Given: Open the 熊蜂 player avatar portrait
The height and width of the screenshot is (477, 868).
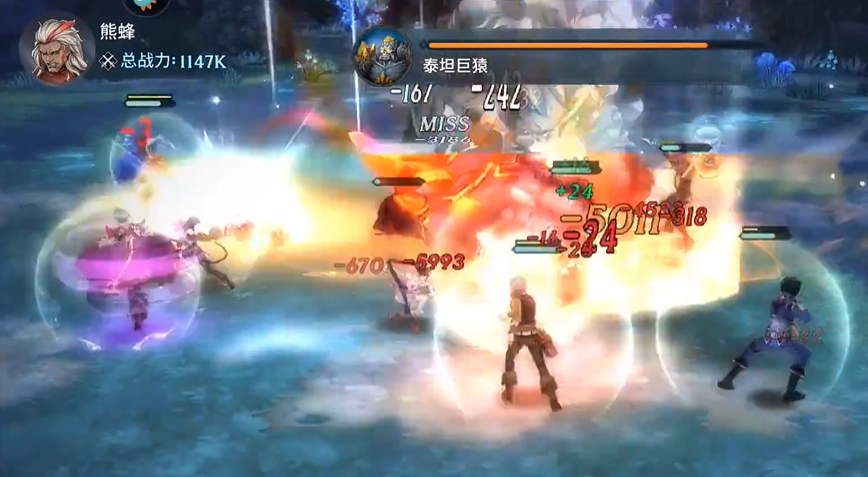Looking at the screenshot, I should pos(56,48).
